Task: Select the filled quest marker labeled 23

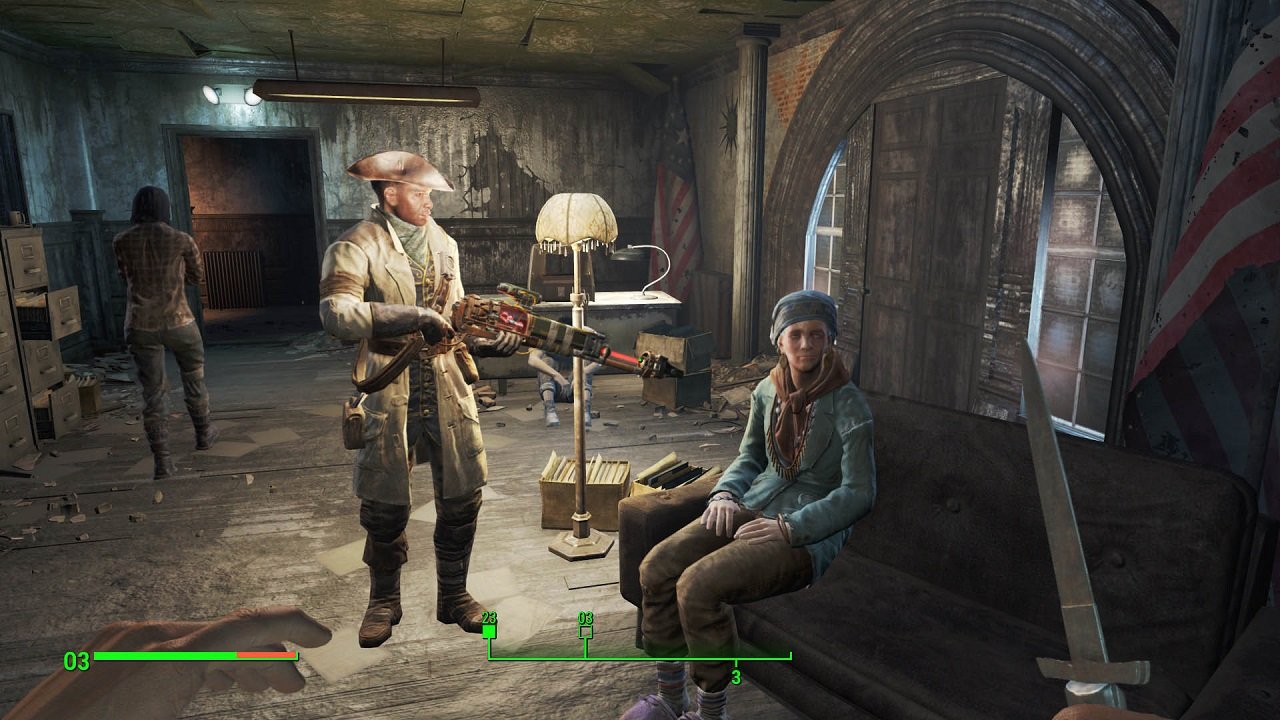Action: (488, 630)
